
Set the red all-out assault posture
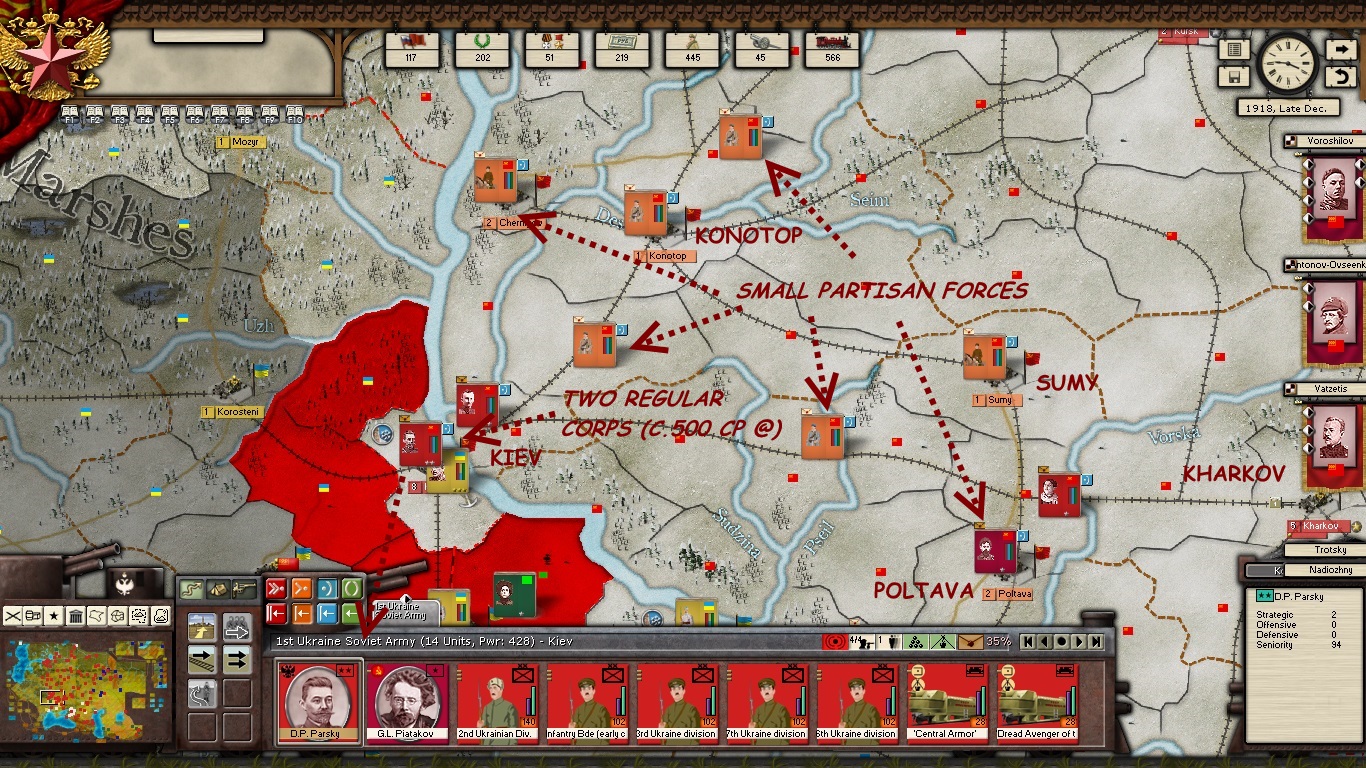click(x=276, y=588)
